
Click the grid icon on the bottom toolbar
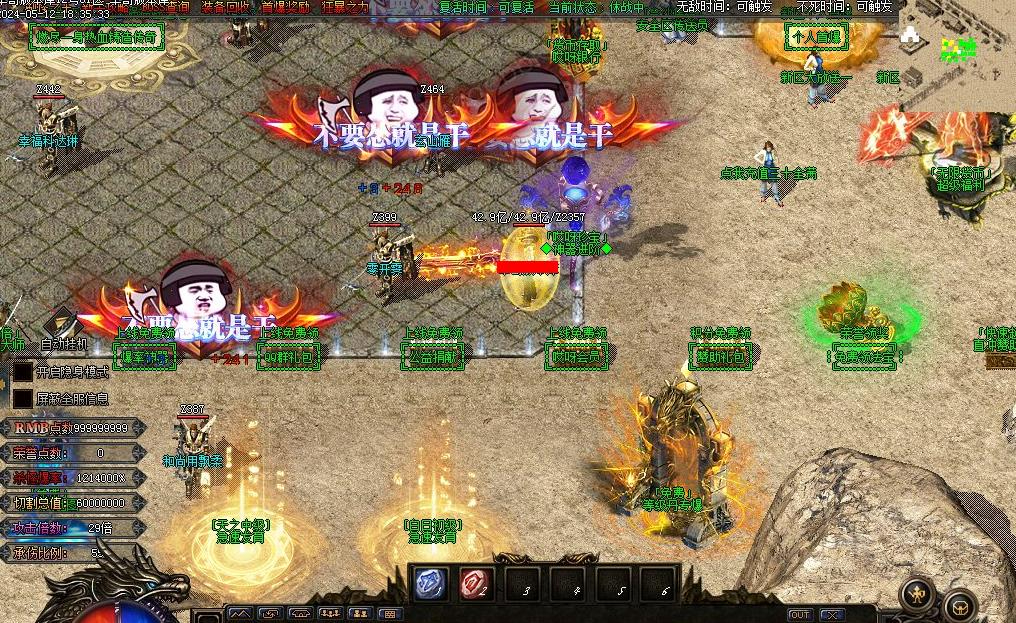click(390, 614)
